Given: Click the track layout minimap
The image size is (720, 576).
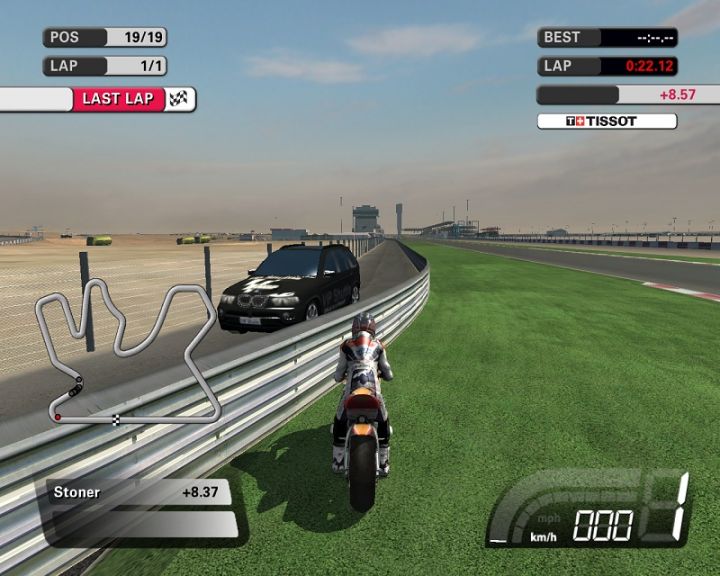Looking at the screenshot, I should (x=128, y=350).
